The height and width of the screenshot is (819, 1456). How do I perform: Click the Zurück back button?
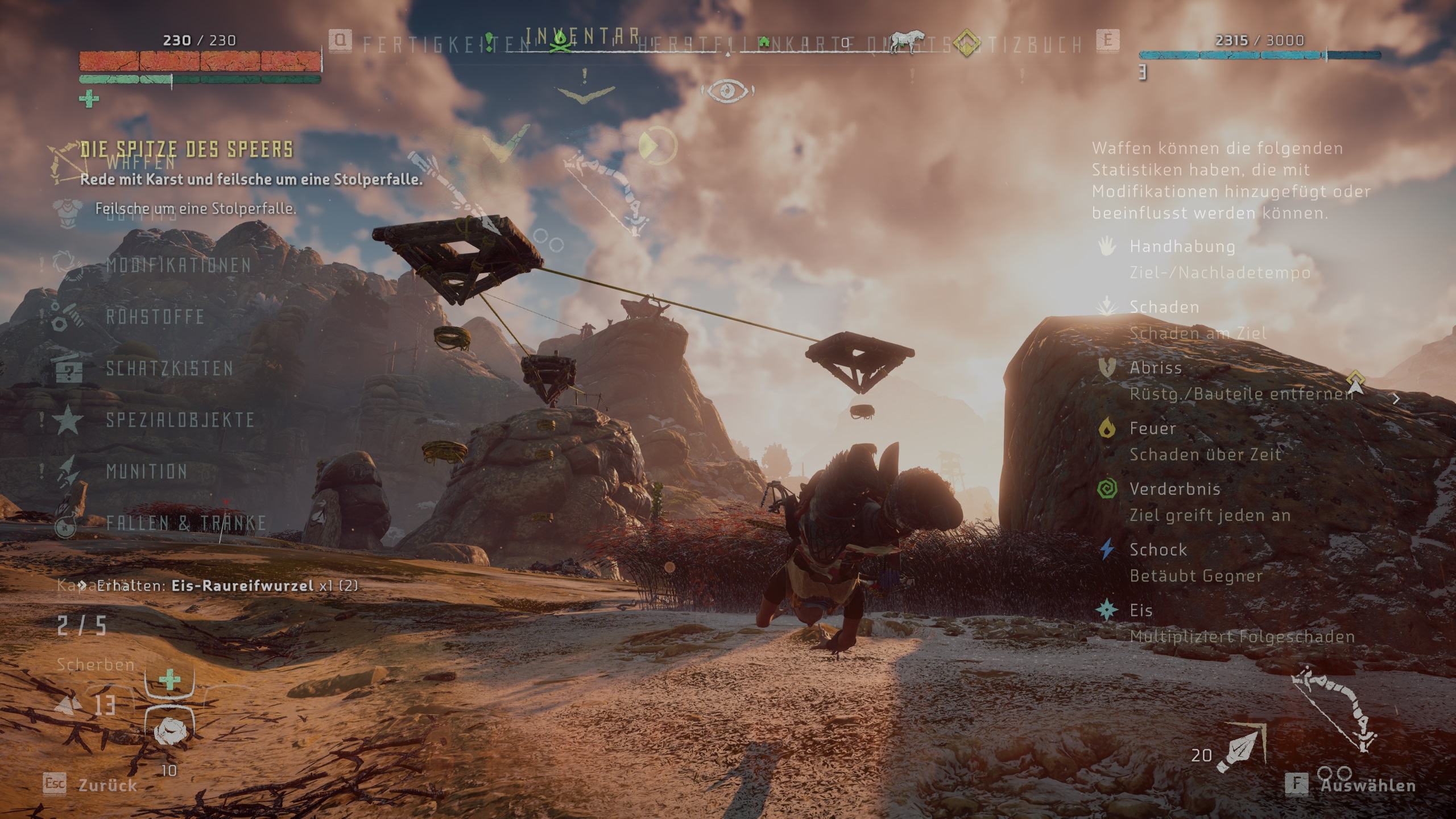tap(107, 785)
